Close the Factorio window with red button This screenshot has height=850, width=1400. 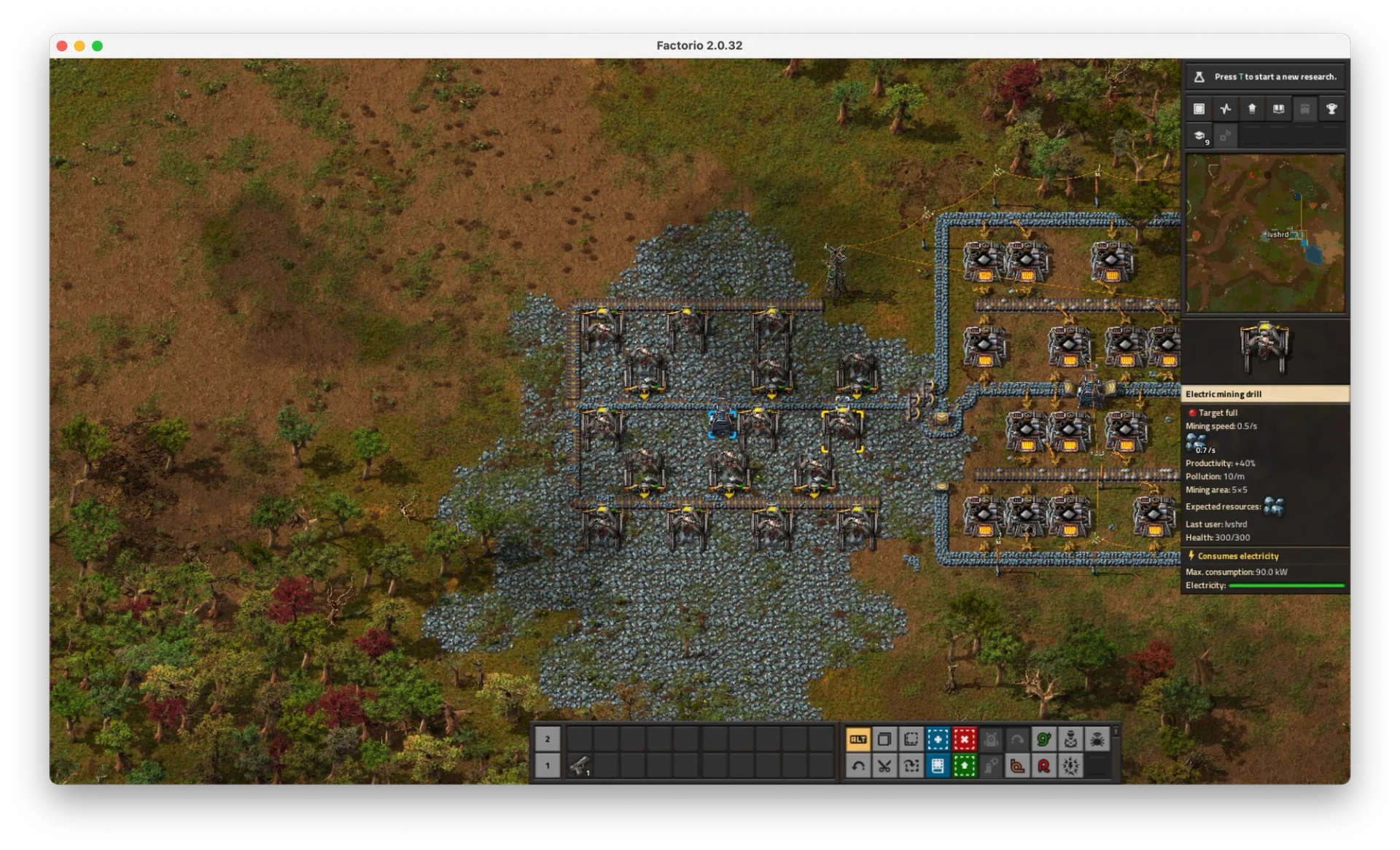62,46
